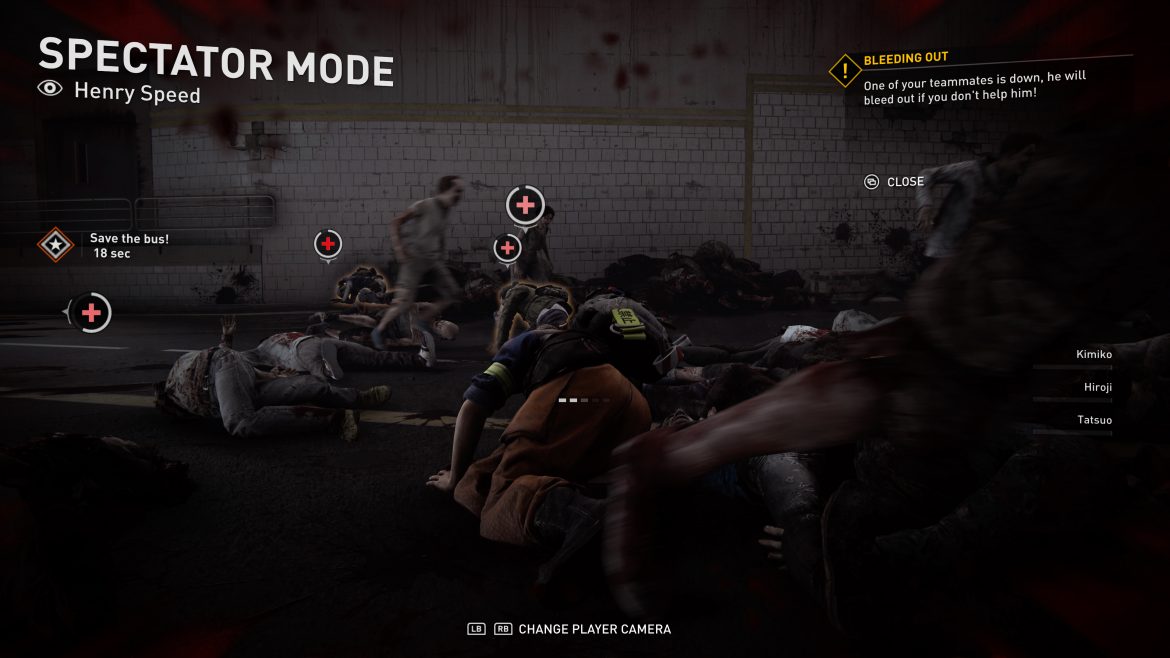Pick Tatsuo in the teammate list
Image resolution: width=1170 pixels, height=658 pixels.
[x=1094, y=420]
